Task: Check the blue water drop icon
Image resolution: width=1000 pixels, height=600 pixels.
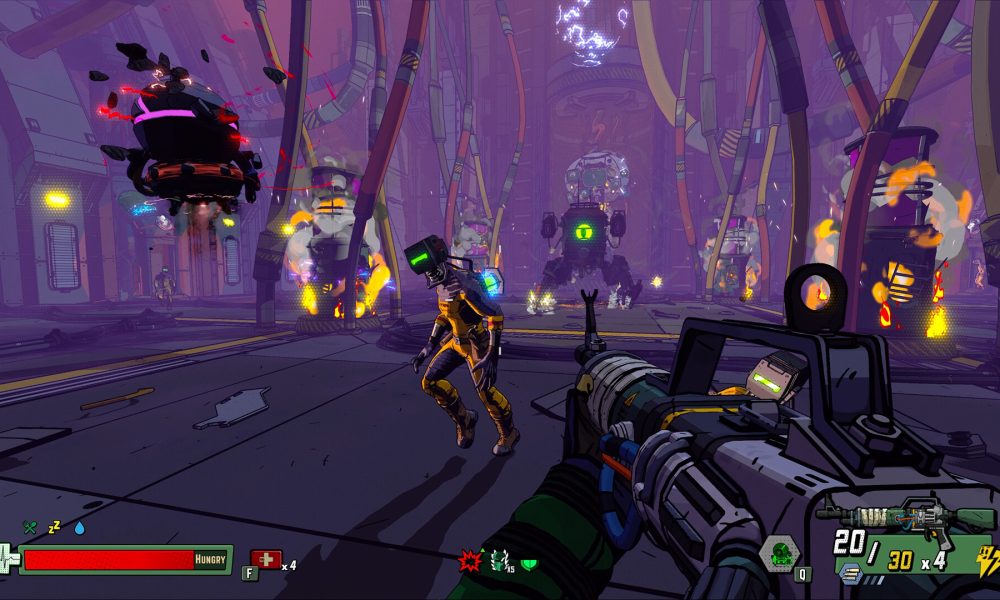Action: tap(79, 528)
